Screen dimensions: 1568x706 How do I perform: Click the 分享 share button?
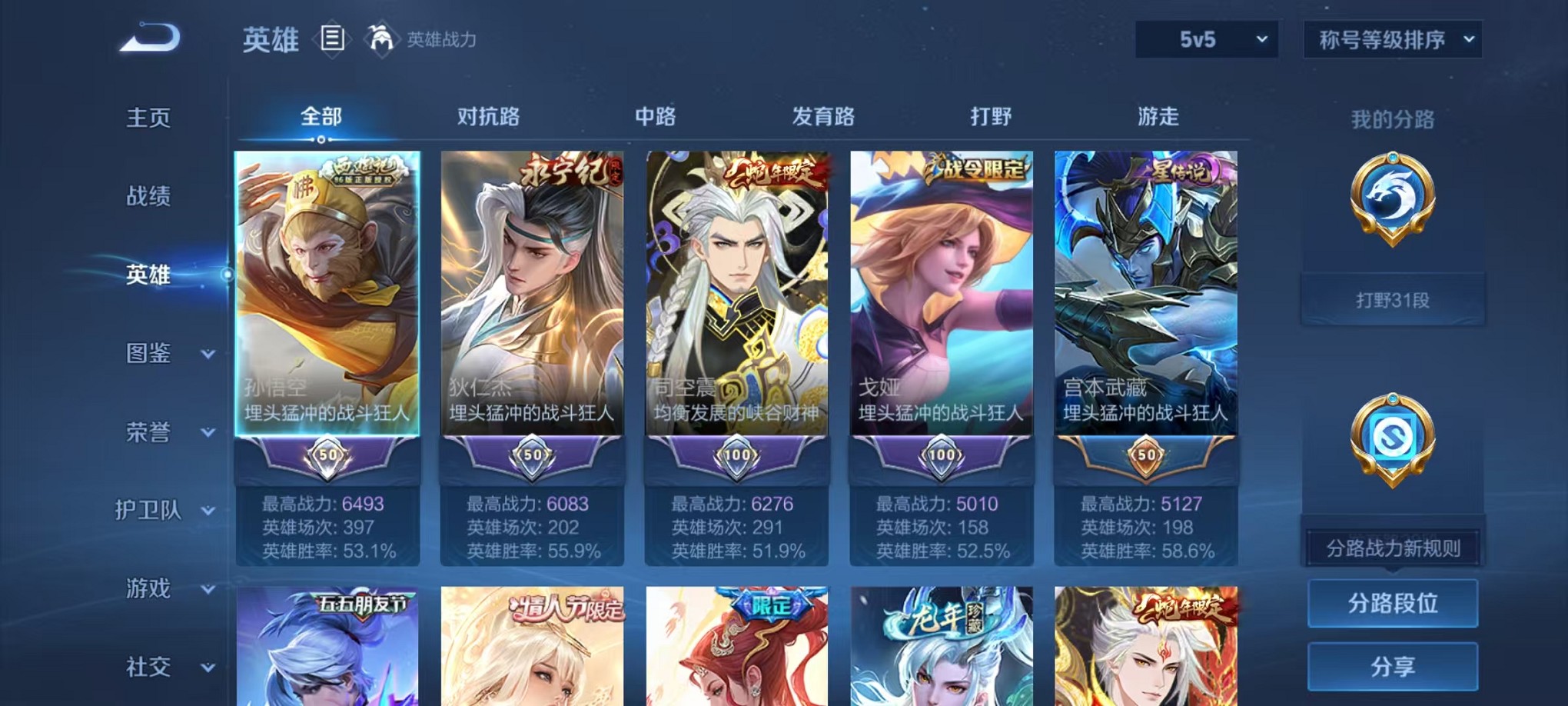(x=1392, y=668)
